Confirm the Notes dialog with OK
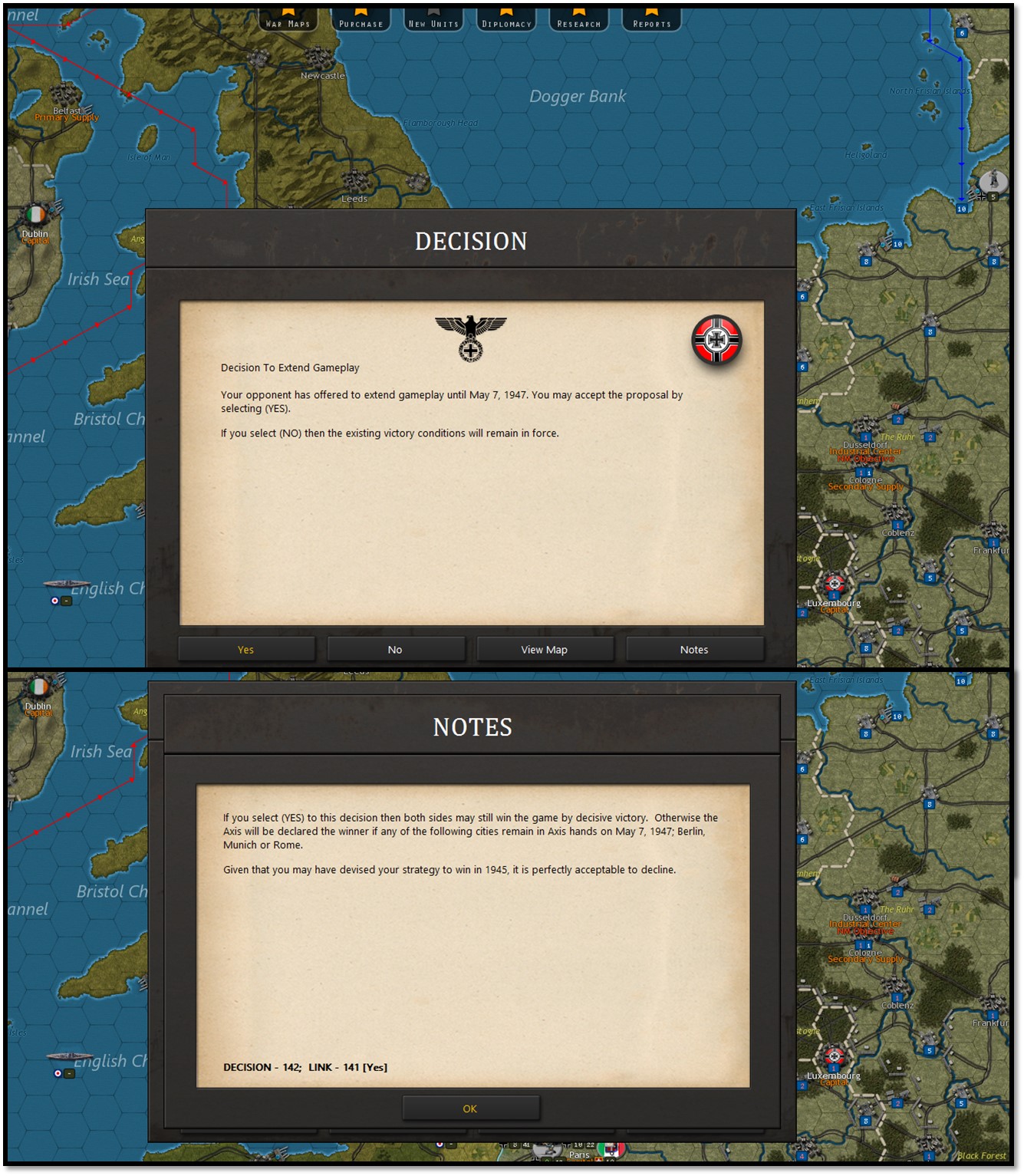The image size is (1024, 1176). click(x=470, y=1108)
